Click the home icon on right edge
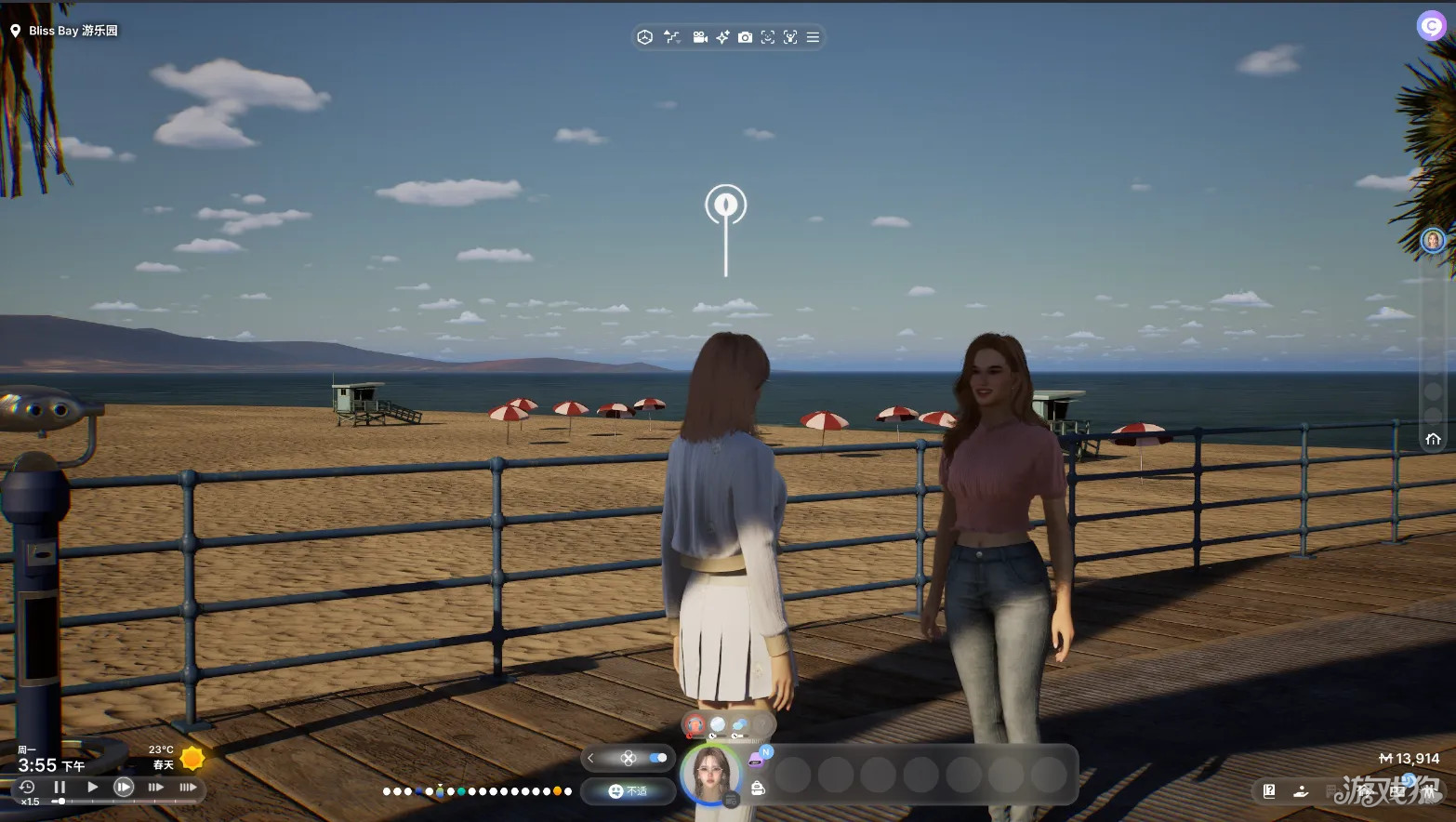Image resolution: width=1456 pixels, height=822 pixels. (x=1433, y=439)
